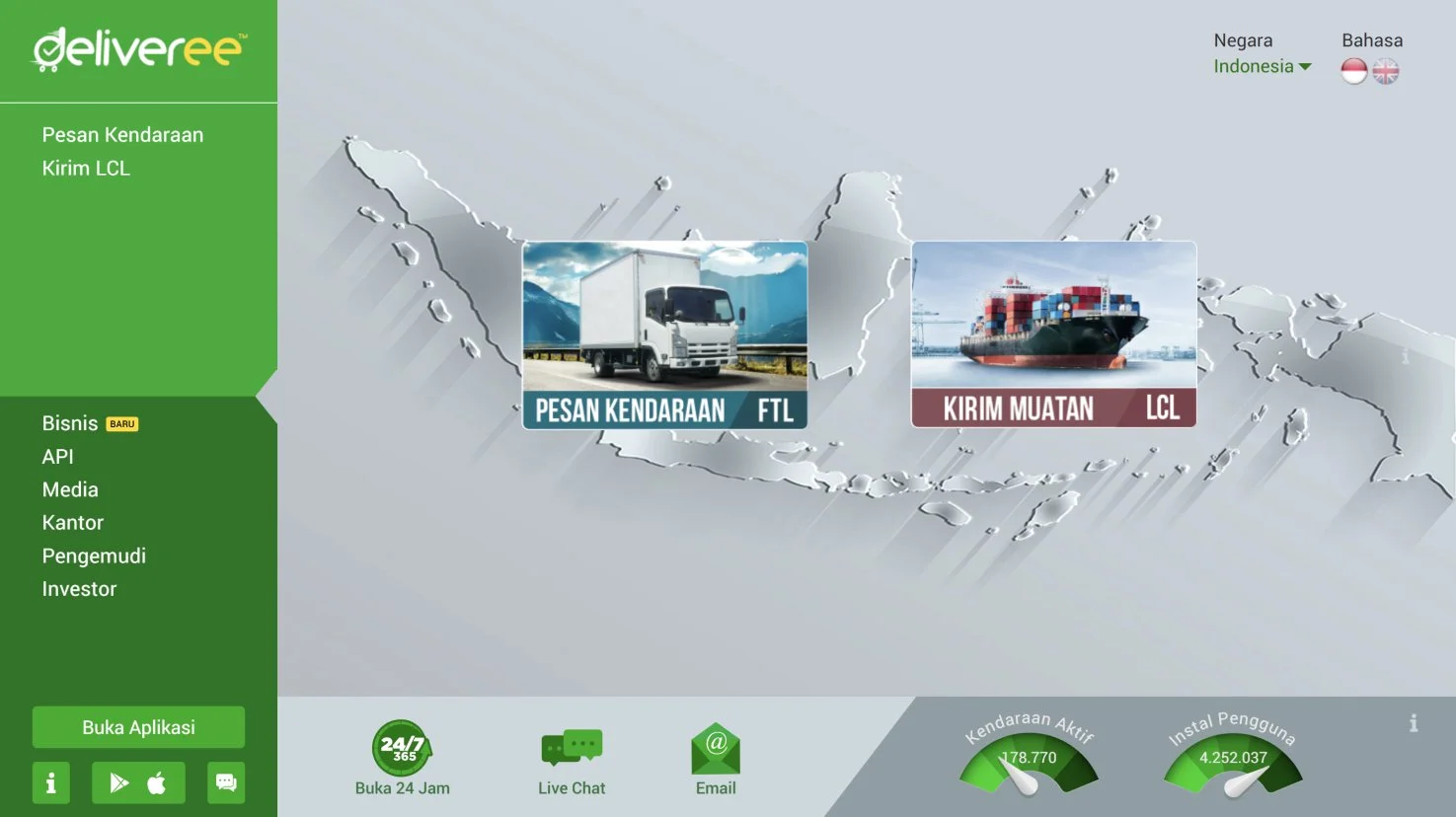Image resolution: width=1456 pixels, height=817 pixels.
Task: Choose the Kirim Muatan LCL ship card
Action: pos(1053,334)
